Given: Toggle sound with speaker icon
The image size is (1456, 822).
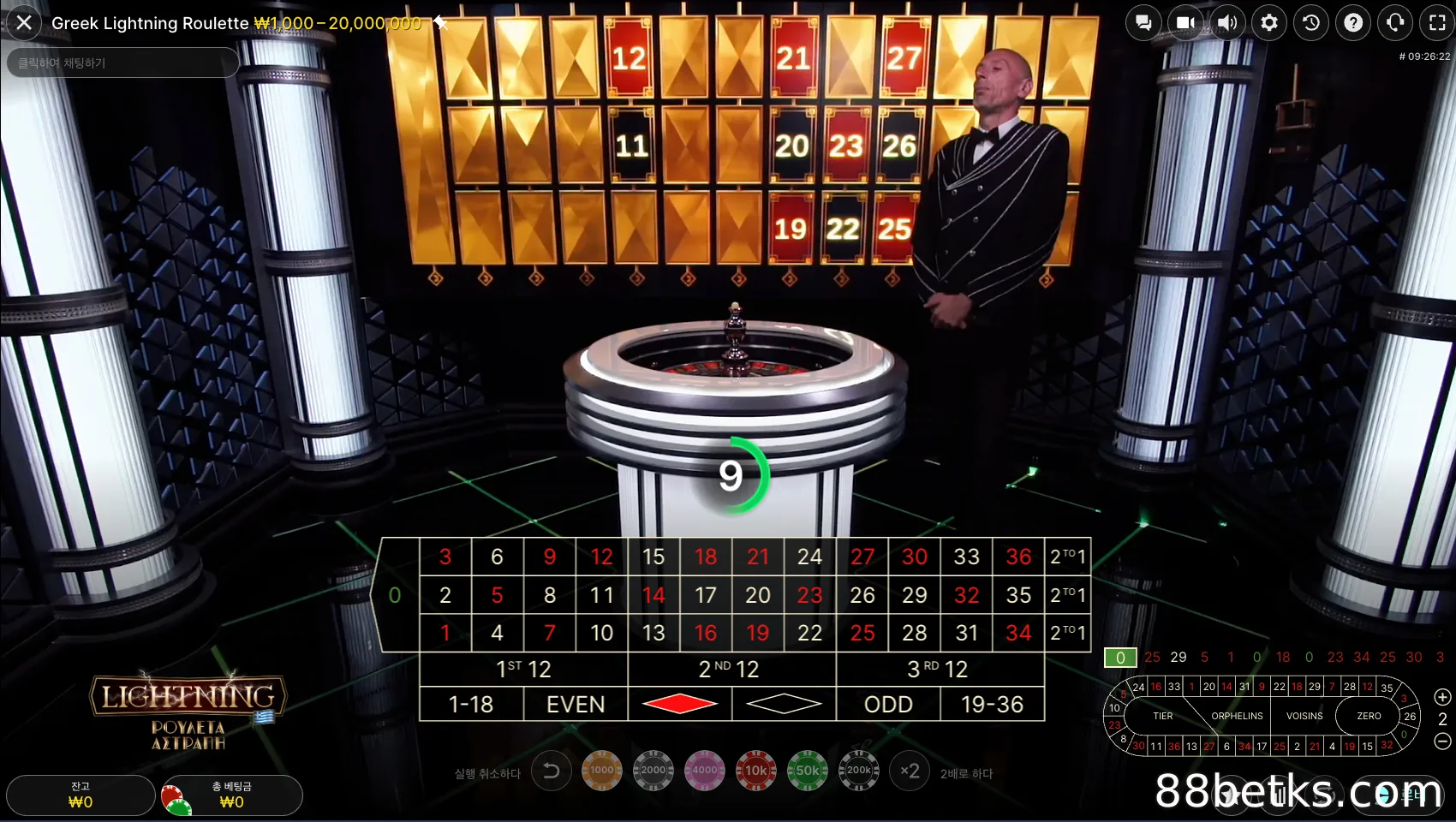Looking at the screenshot, I should (1227, 23).
